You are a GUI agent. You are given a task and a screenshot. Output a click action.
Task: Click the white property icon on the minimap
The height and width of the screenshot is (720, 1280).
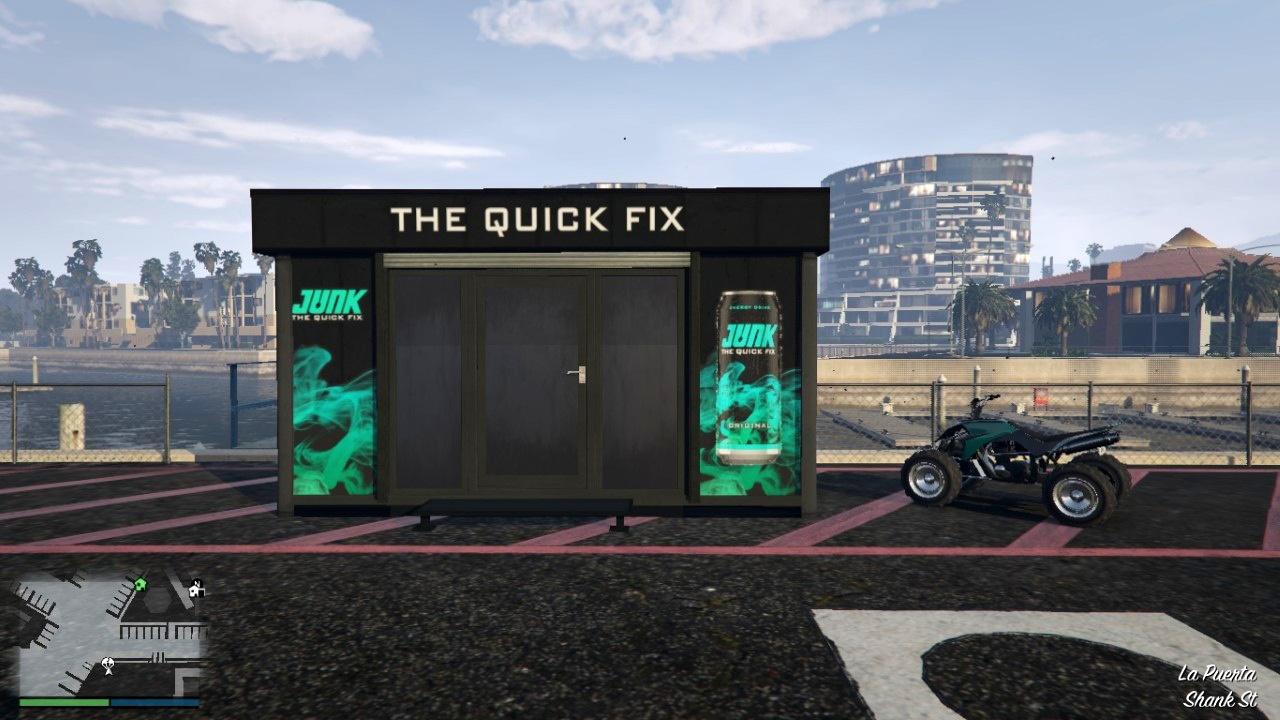pyautogui.click(x=196, y=590)
